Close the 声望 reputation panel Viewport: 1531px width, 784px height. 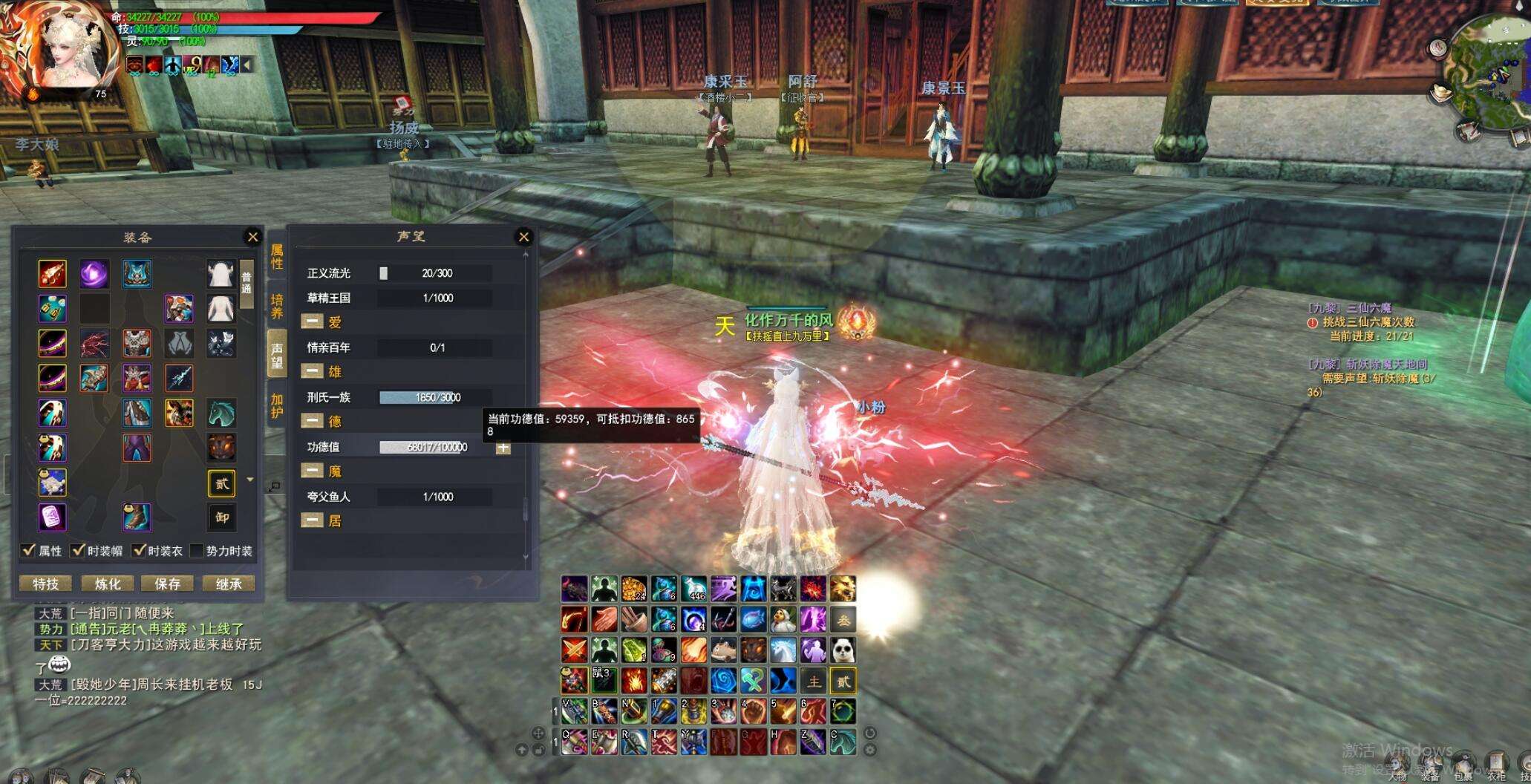click(x=523, y=237)
